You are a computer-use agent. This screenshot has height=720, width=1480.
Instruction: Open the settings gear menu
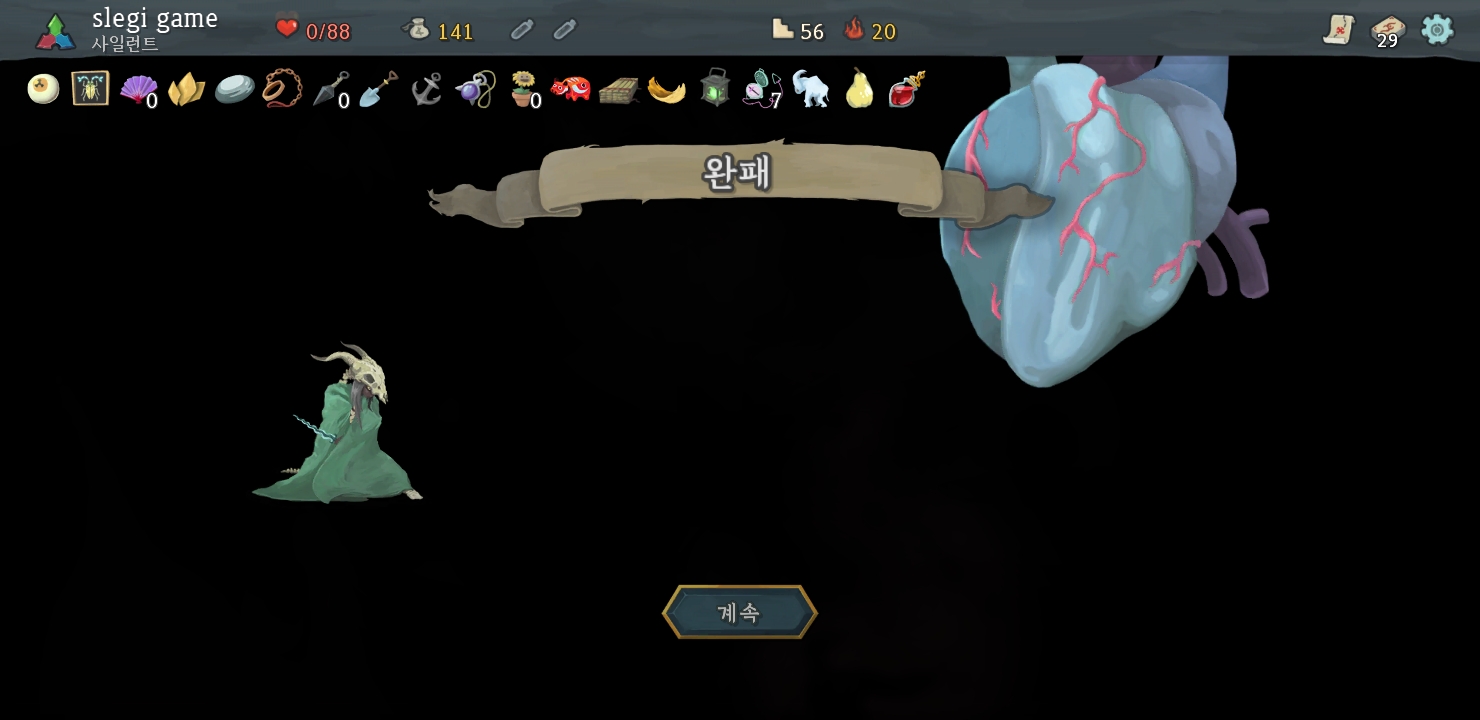point(1437,30)
